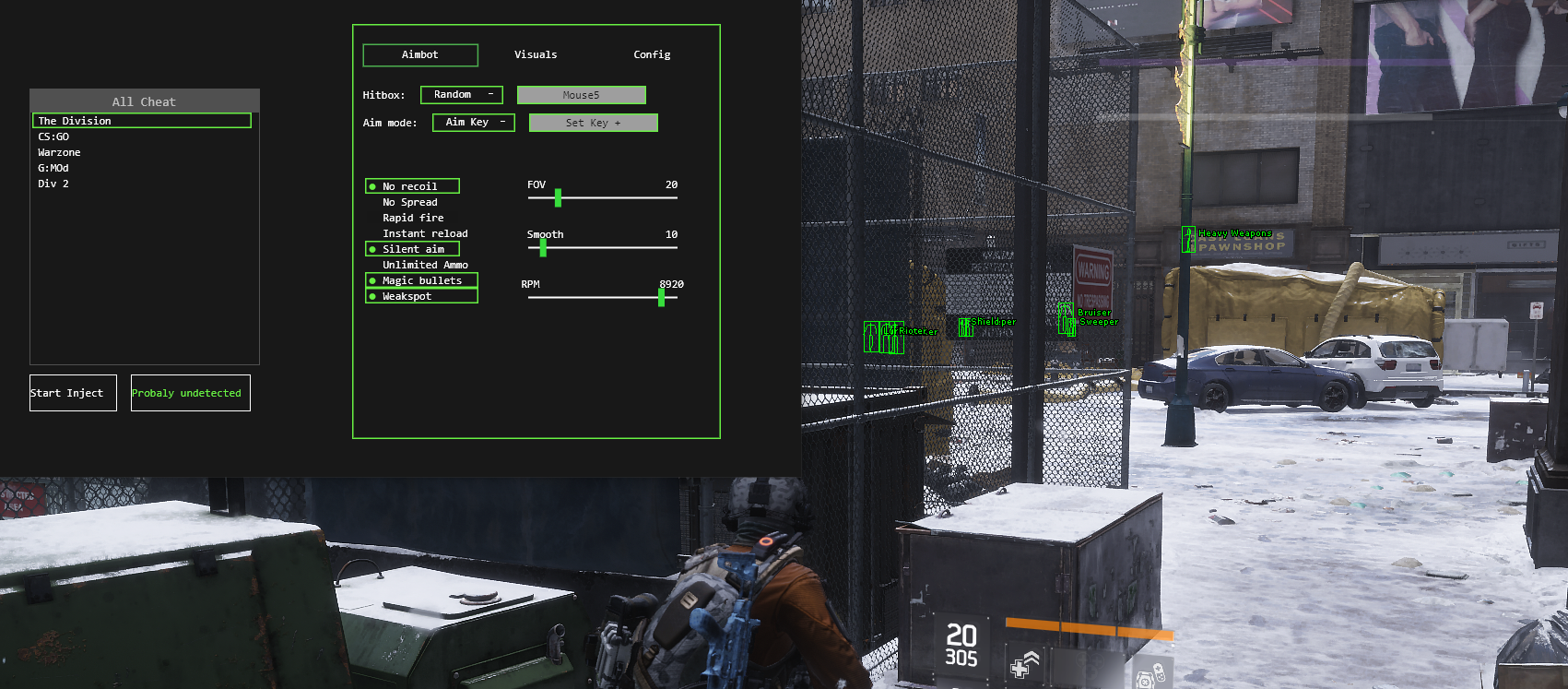Click the RPM slider handle
This screenshot has height=689, width=1568.
pyautogui.click(x=661, y=297)
